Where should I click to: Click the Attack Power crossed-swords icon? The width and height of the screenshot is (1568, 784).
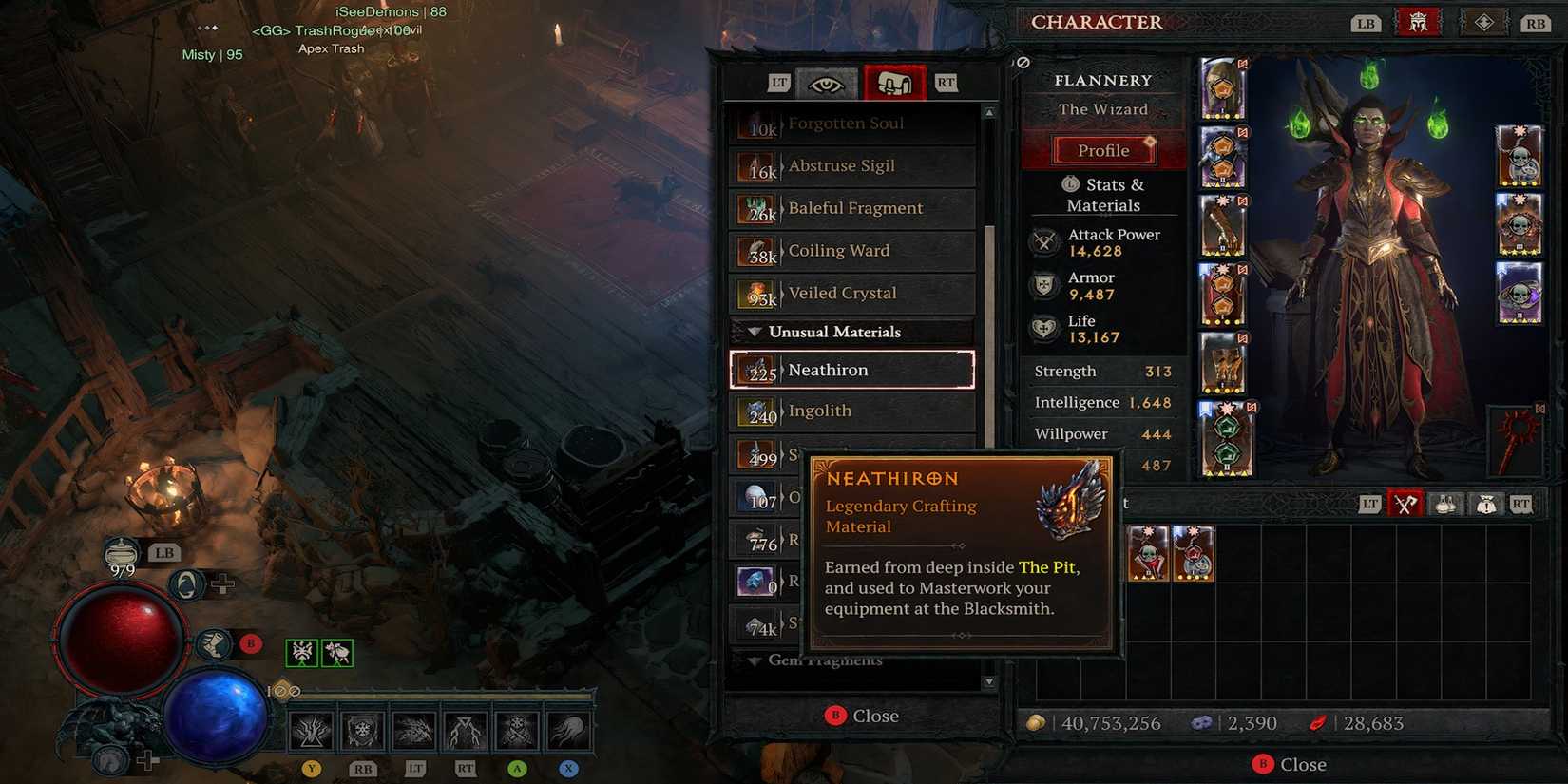tap(1045, 242)
